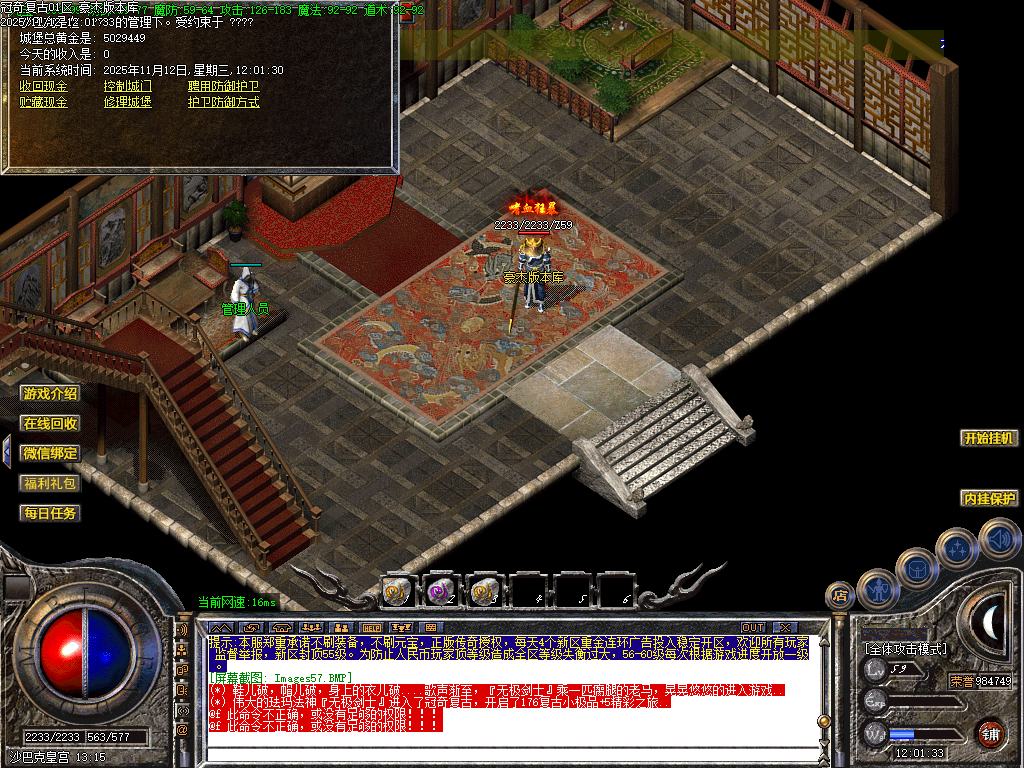Open the skills icon with sparkling stars
The height and width of the screenshot is (768, 1024).
click(x=957, y=547)
